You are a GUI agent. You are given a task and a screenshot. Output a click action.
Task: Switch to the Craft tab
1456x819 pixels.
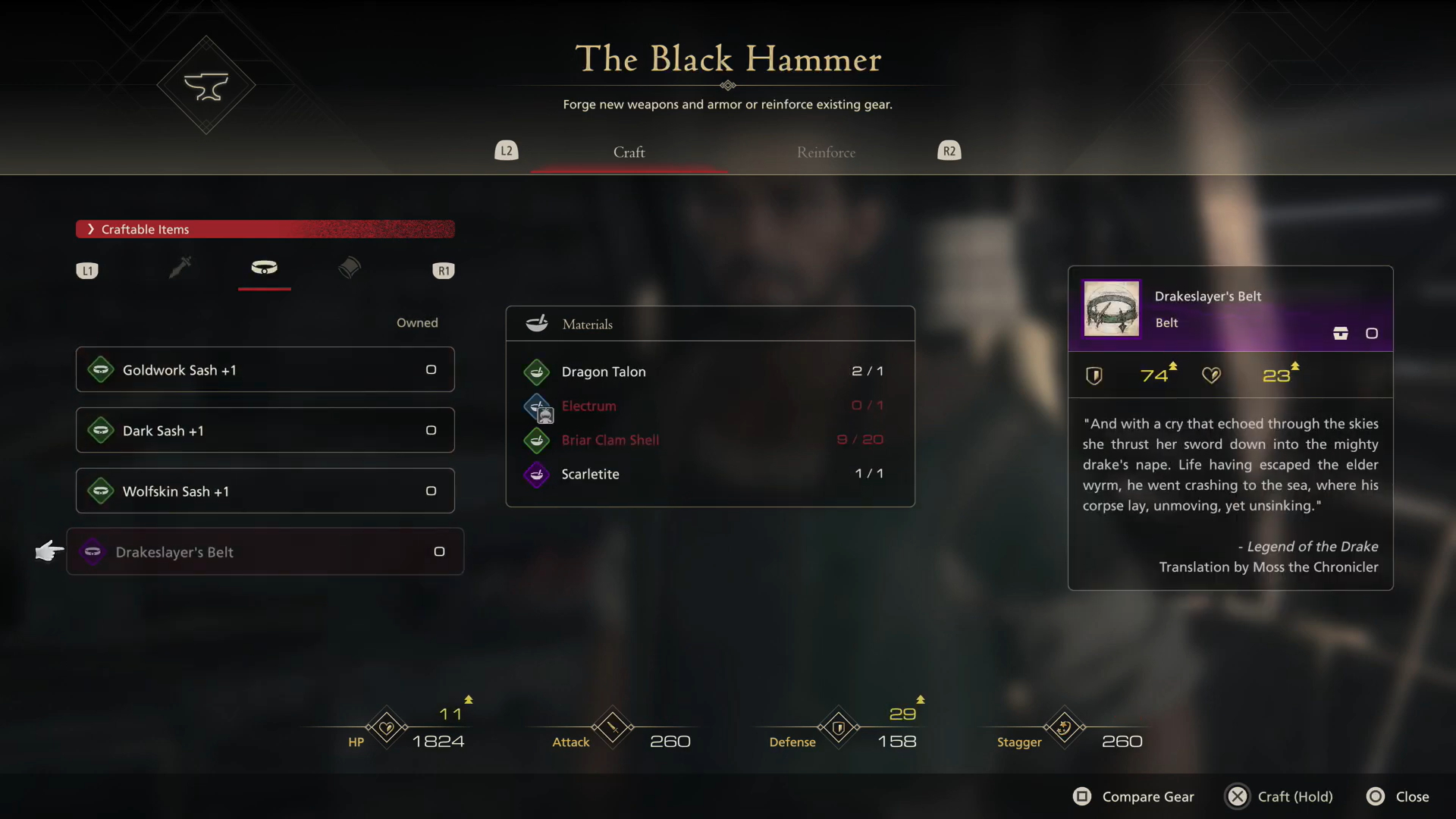pos(629,152)
